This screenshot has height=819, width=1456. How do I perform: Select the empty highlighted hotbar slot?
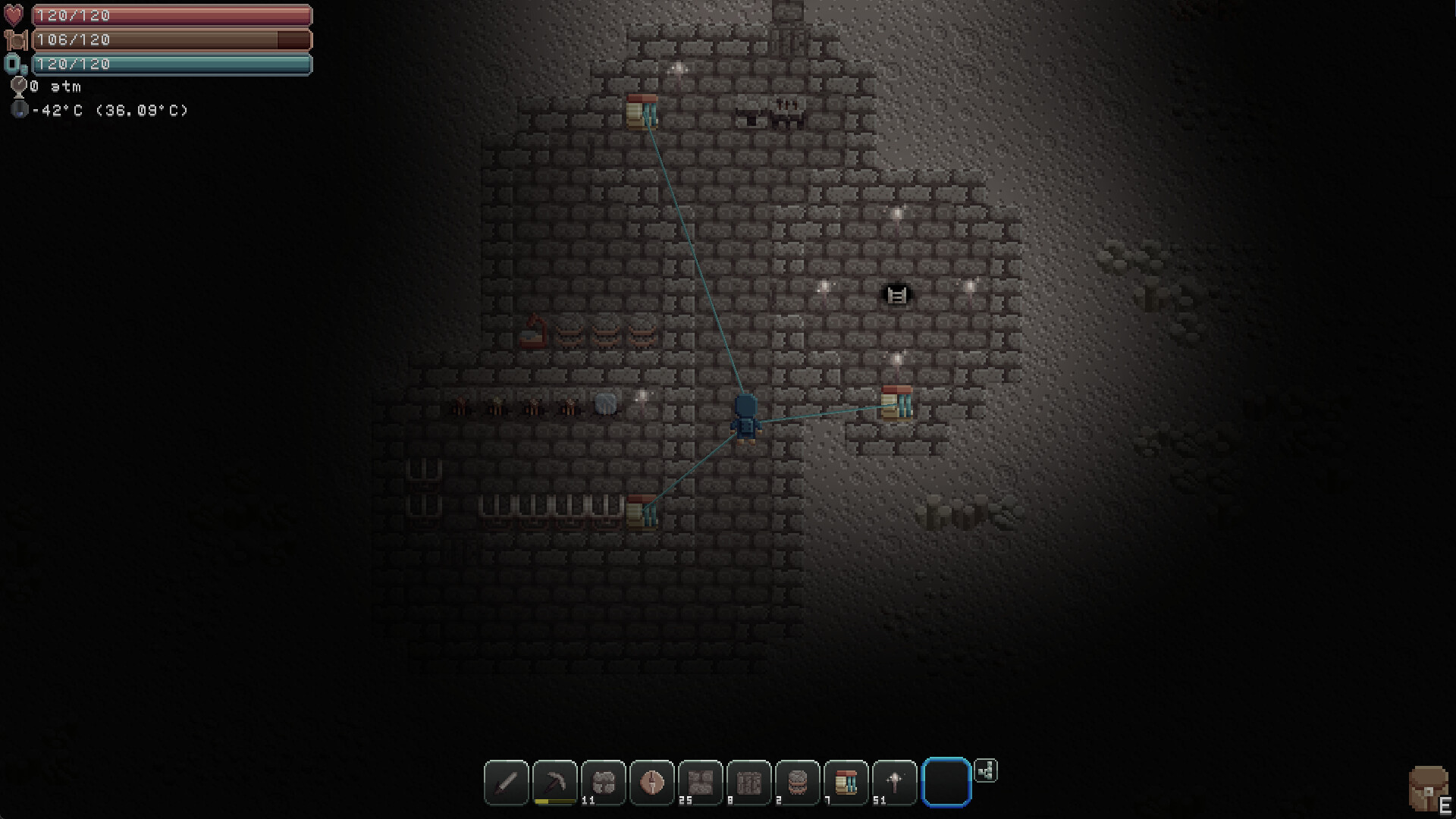945,783
